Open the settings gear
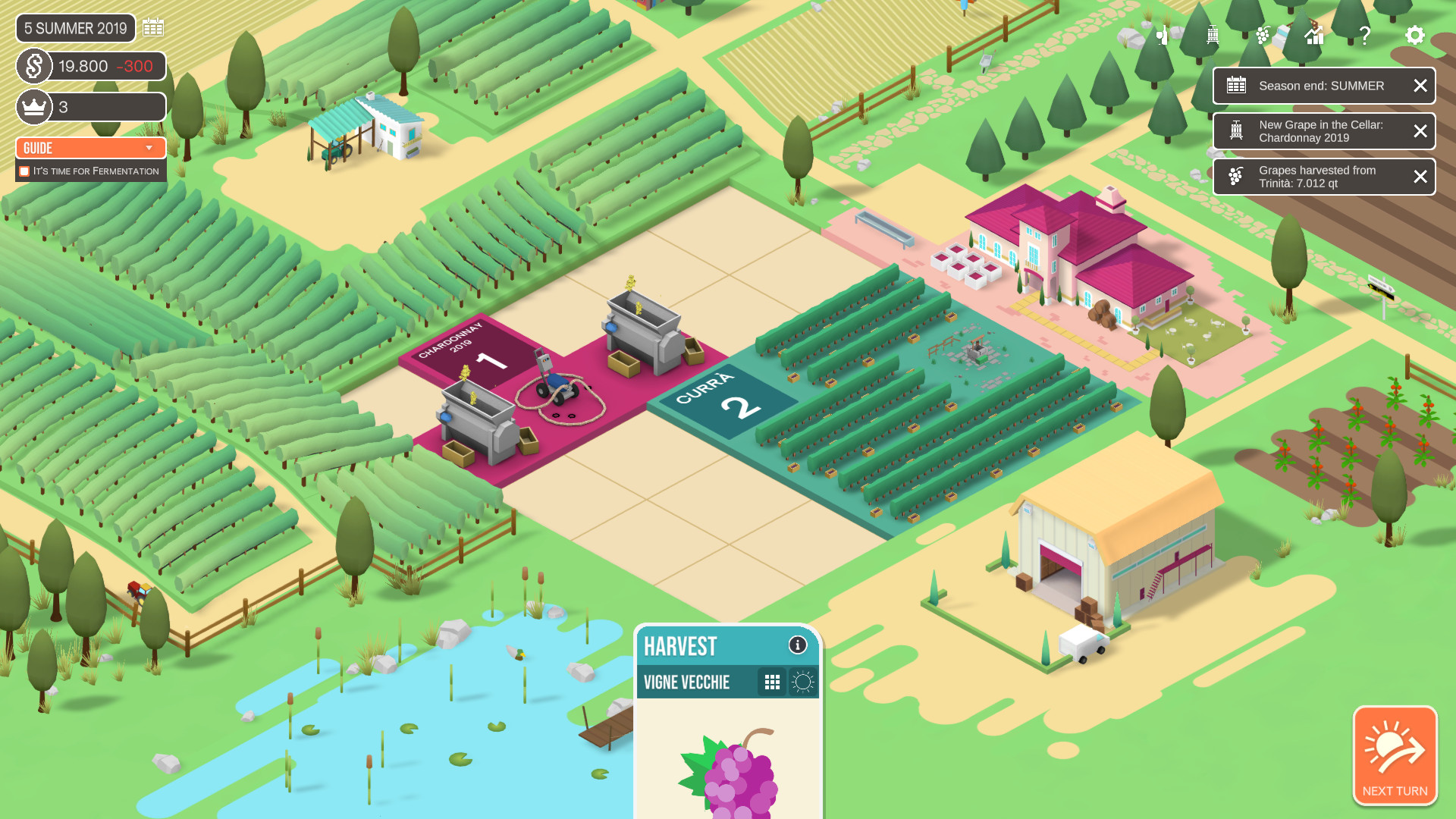Screen dimensions: 1456x819 1415,35
